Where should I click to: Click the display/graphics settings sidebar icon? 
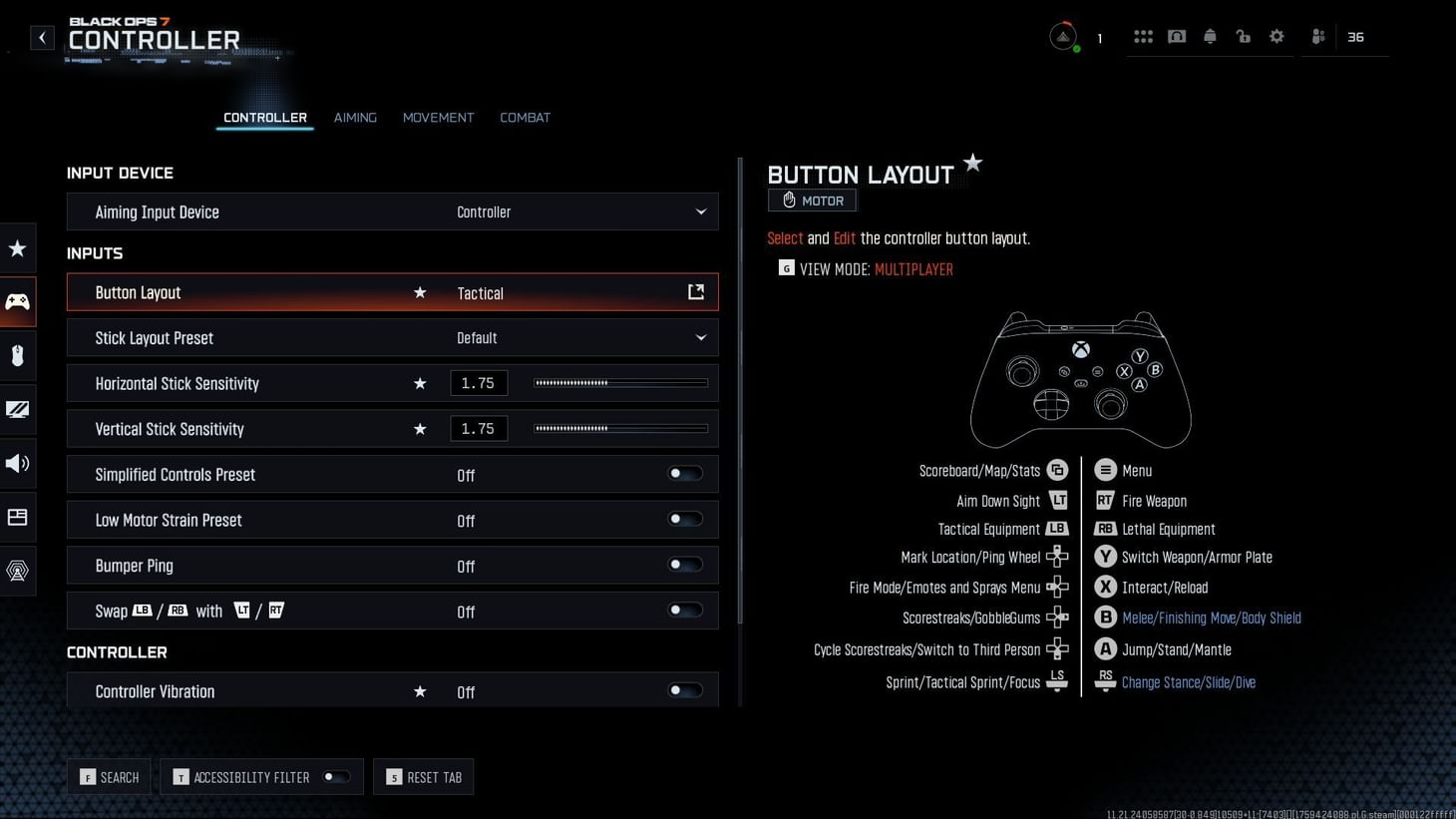17,409
